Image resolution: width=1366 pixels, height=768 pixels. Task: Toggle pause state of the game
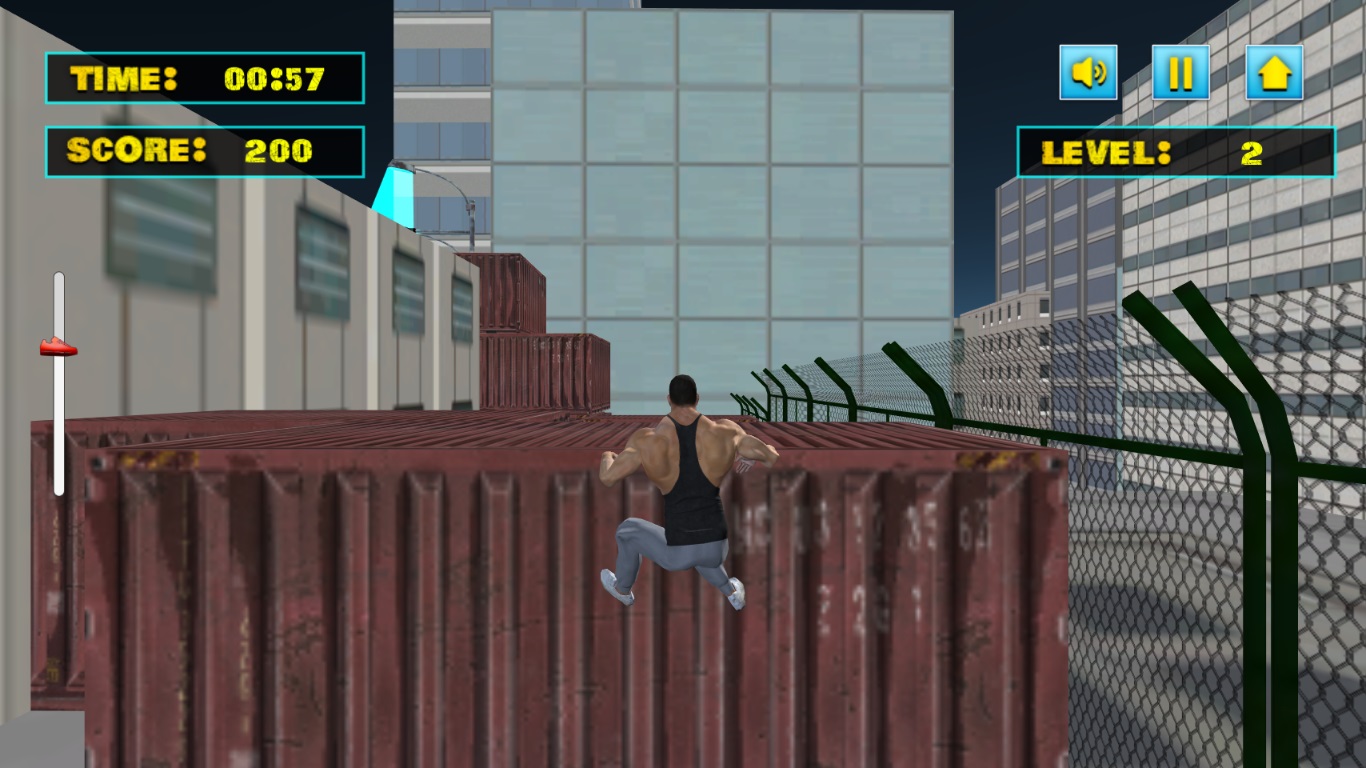pos(1180,72)
